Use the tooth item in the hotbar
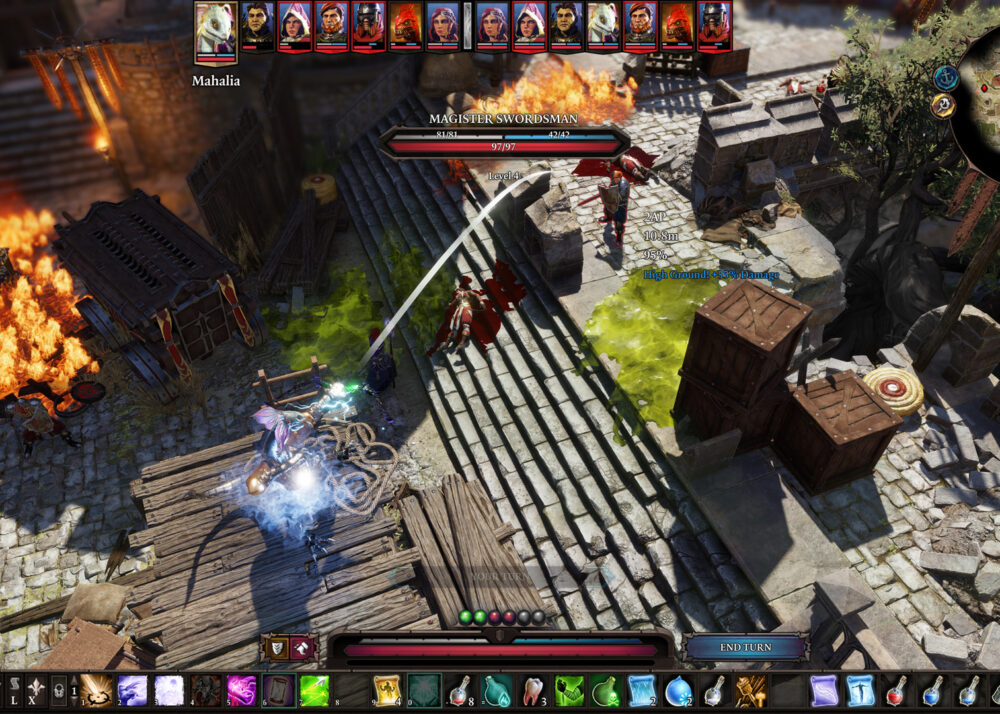The image size is (1000, 714). (534, 690)
